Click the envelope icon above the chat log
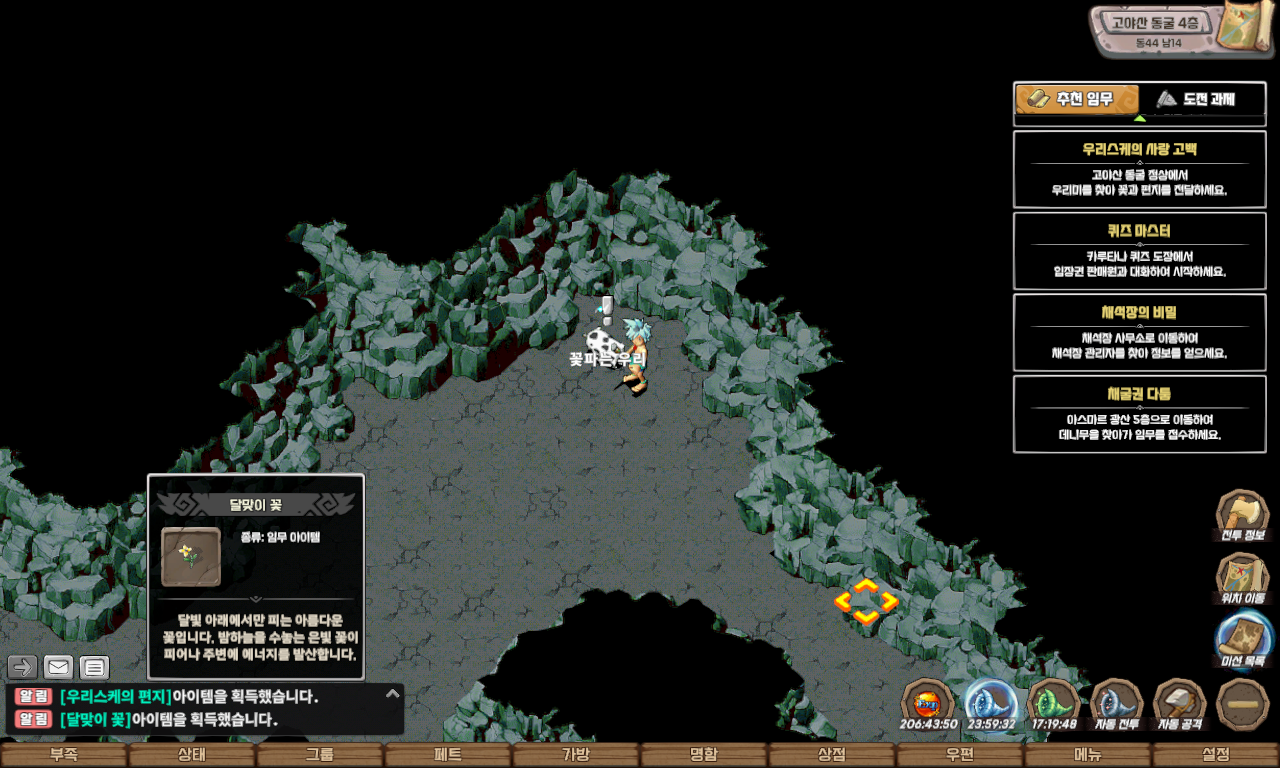This screenshot has width=1280, height=768. [58, 667]
